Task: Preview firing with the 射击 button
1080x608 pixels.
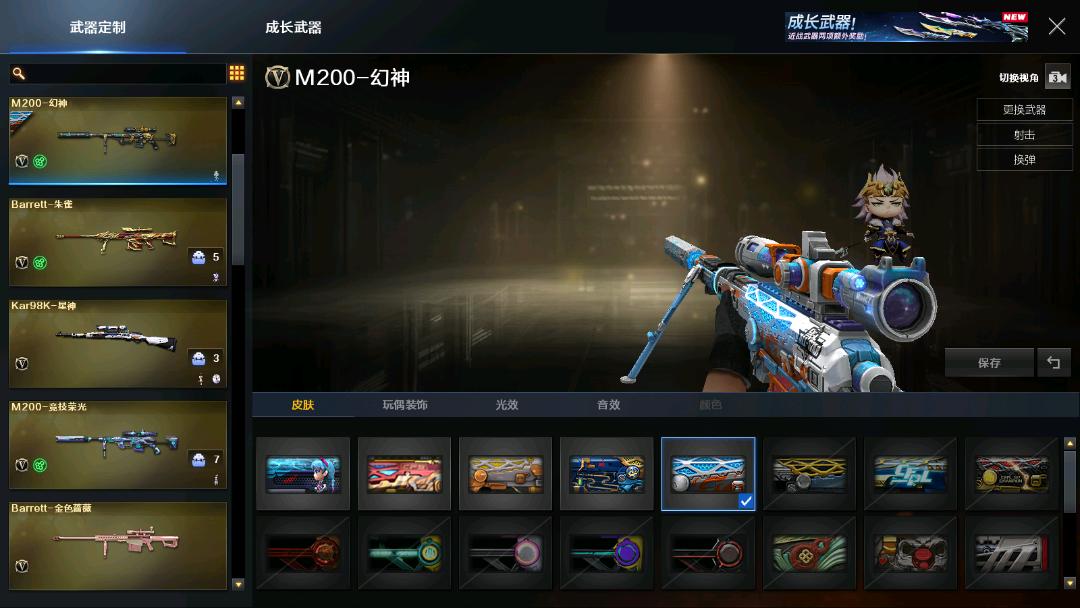Action: coord(1024,134)
